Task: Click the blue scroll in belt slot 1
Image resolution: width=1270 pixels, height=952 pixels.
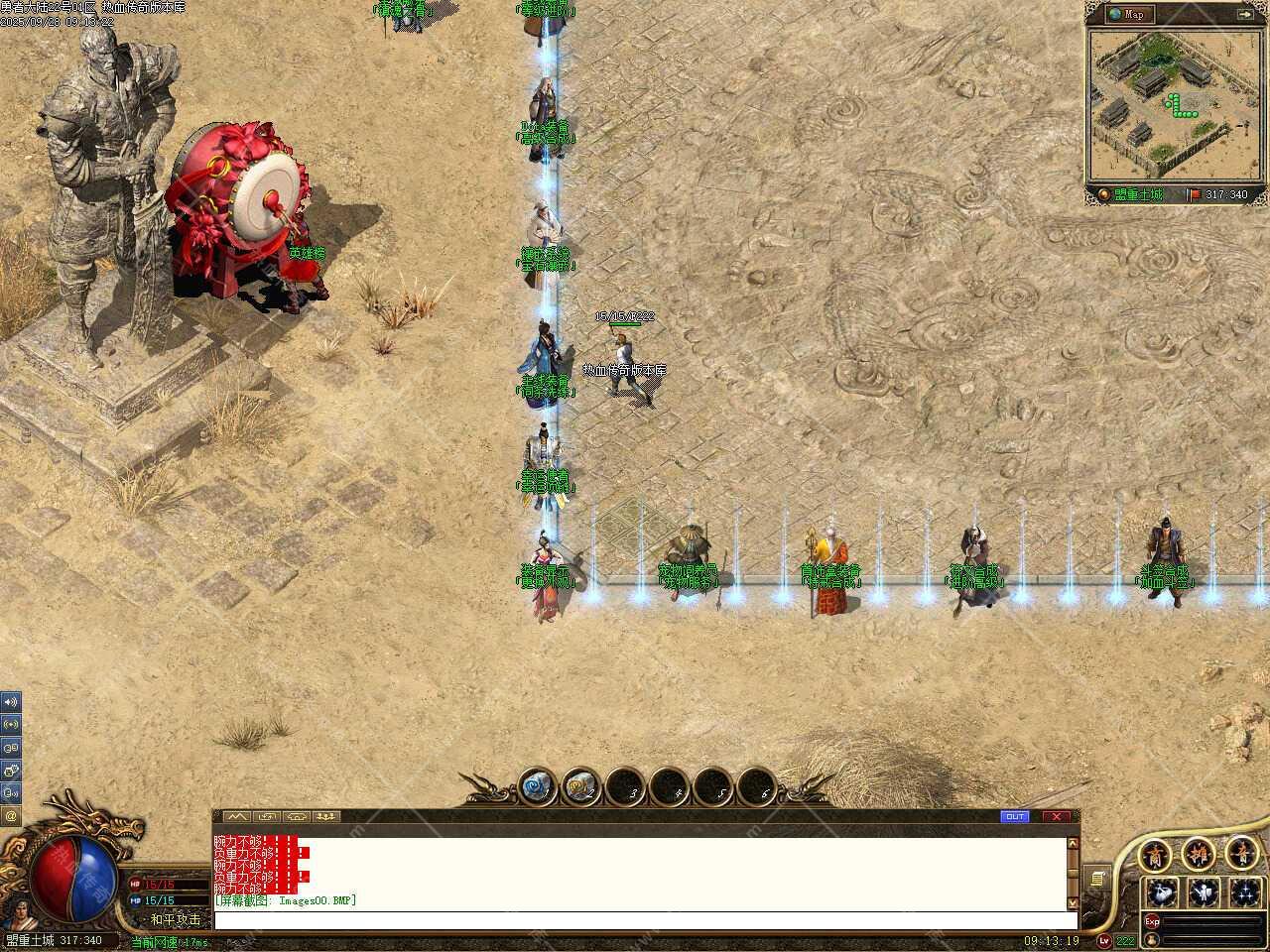Action: point(537,788)
